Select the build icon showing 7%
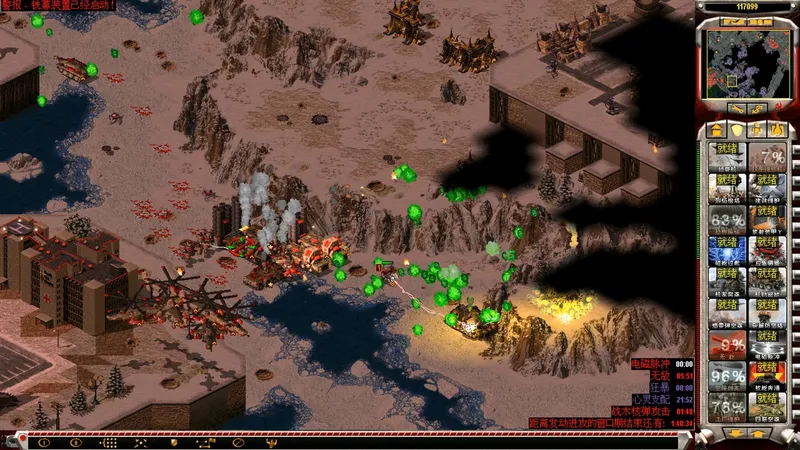The width and height of the screenshot is (800, 450). [x=767, y=158]
